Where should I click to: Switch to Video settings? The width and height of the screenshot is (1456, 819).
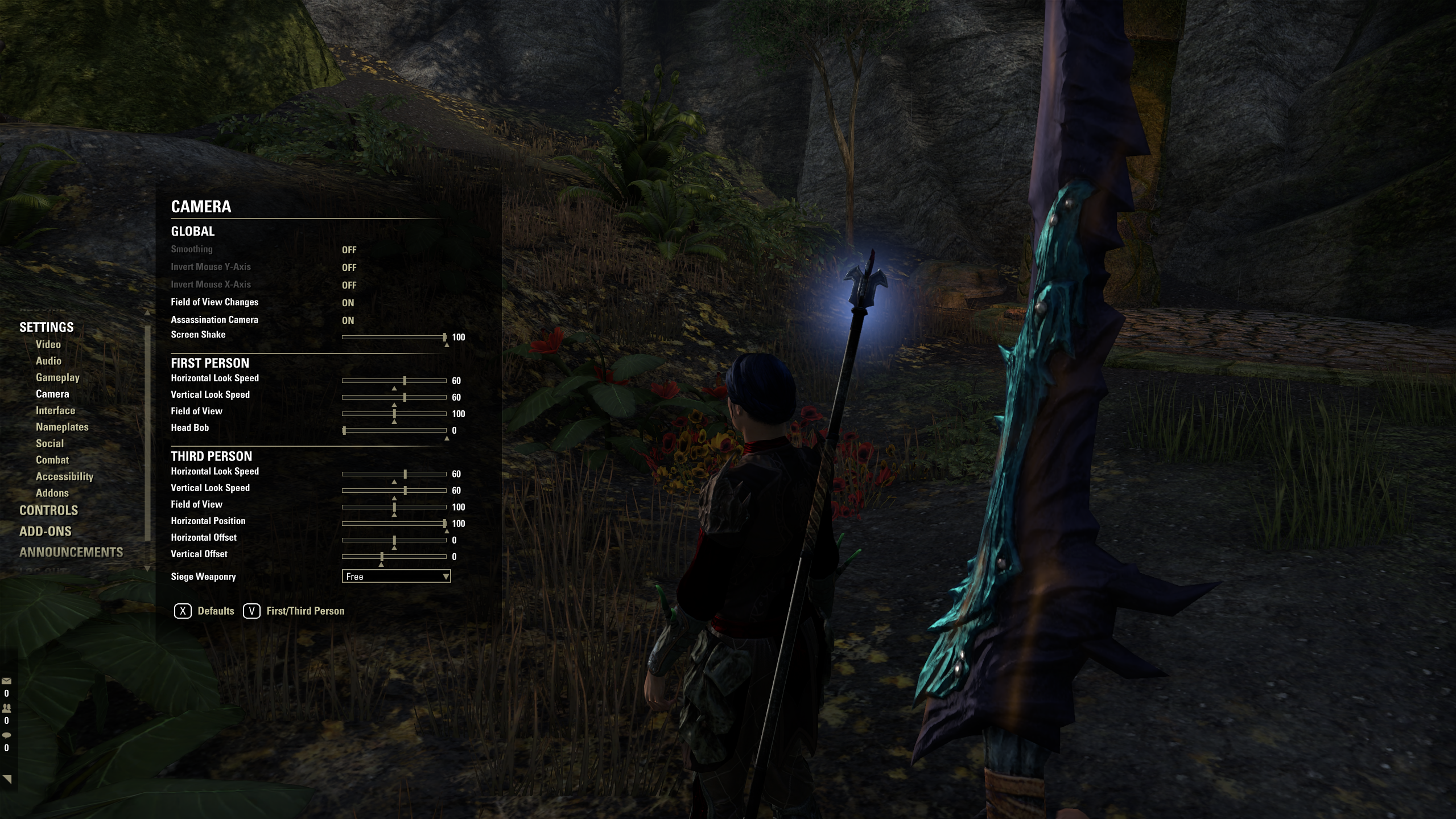click(x=50, y=344)
